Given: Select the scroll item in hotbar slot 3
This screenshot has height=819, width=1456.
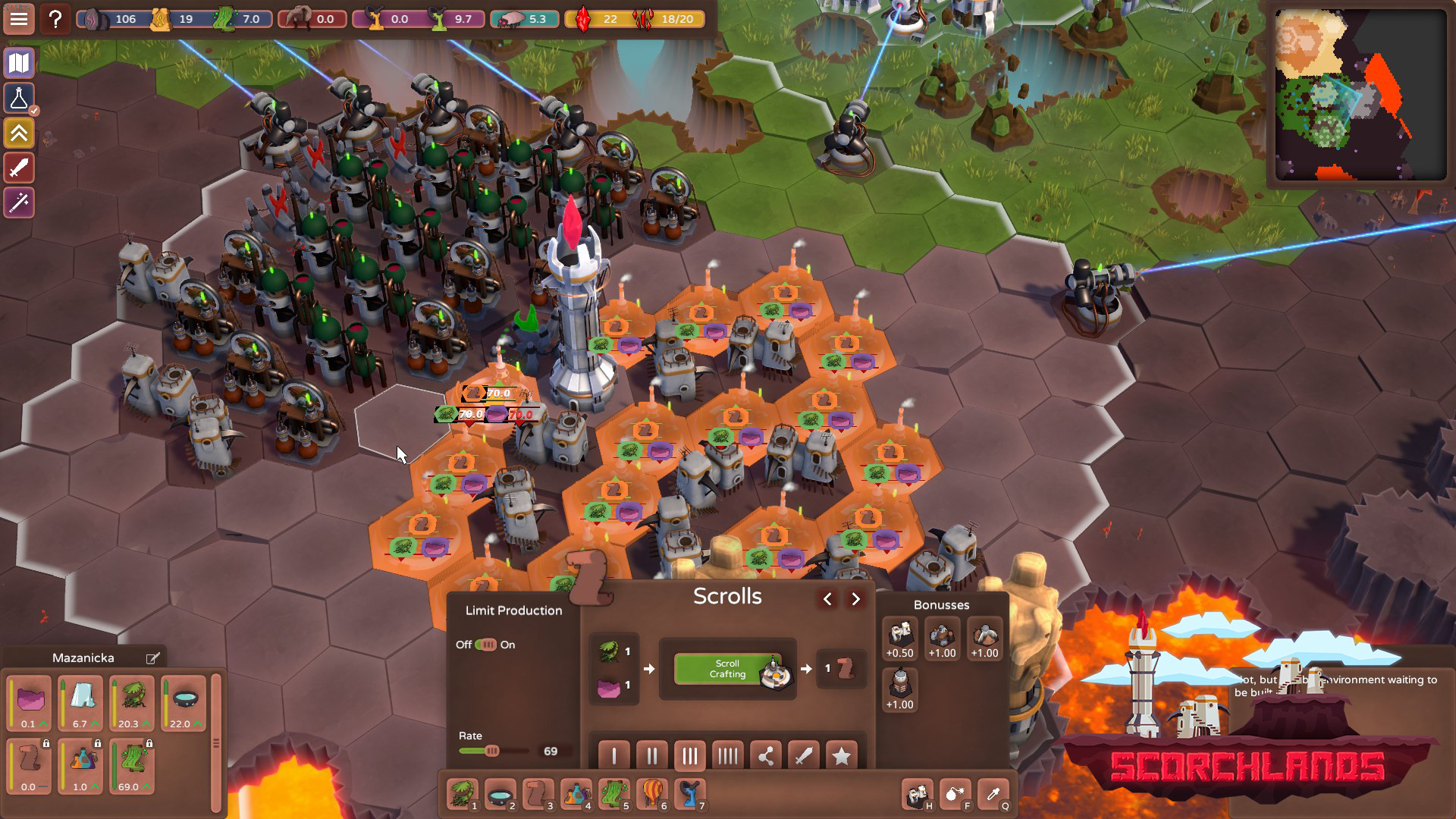Looking at the screenshot, I should coord(538,791).
